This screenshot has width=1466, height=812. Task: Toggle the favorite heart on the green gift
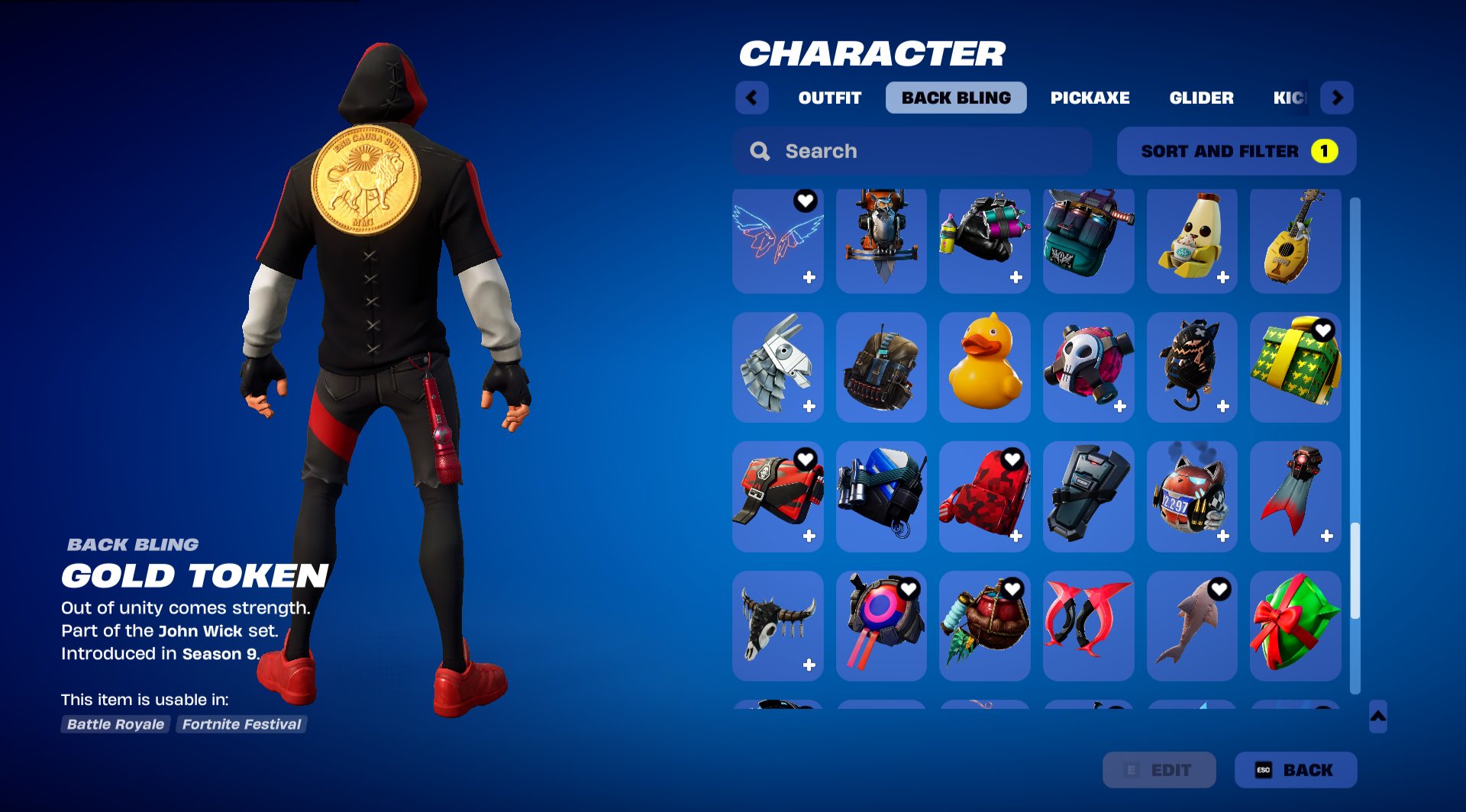[x=1323, y=330]
